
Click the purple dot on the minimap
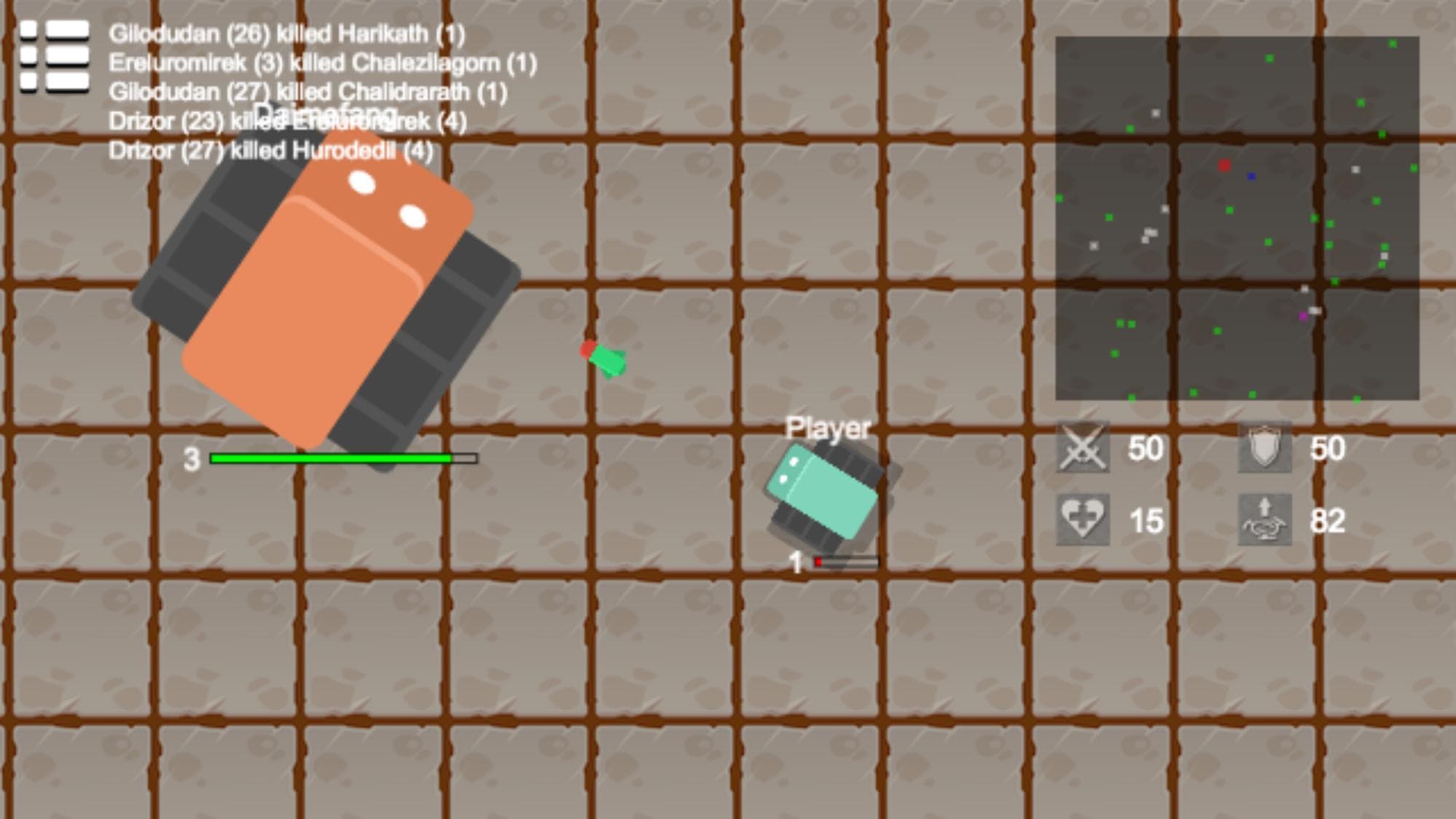(x=1304, y=317)
